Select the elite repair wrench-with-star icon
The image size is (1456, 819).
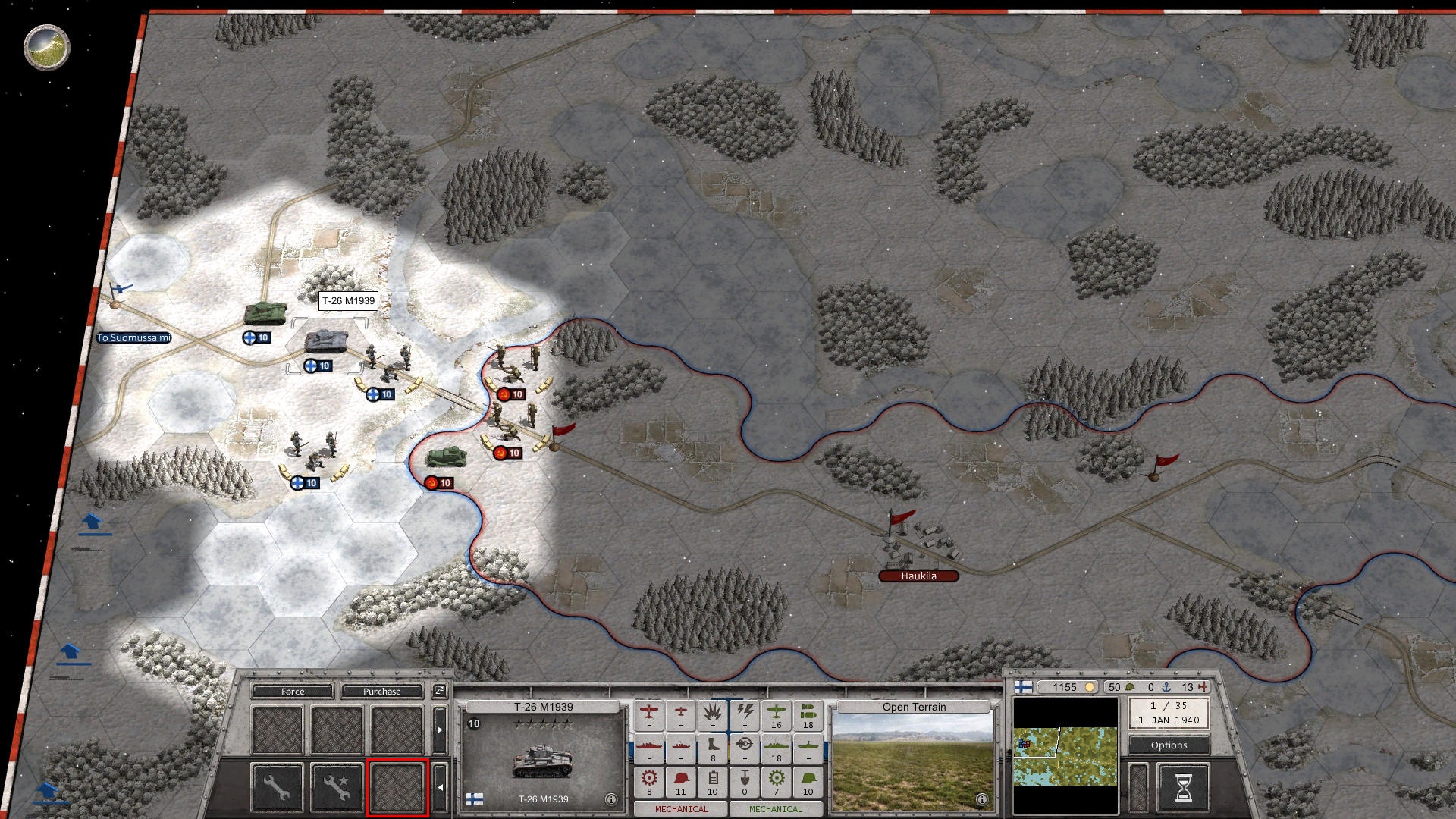coord(336,786)
